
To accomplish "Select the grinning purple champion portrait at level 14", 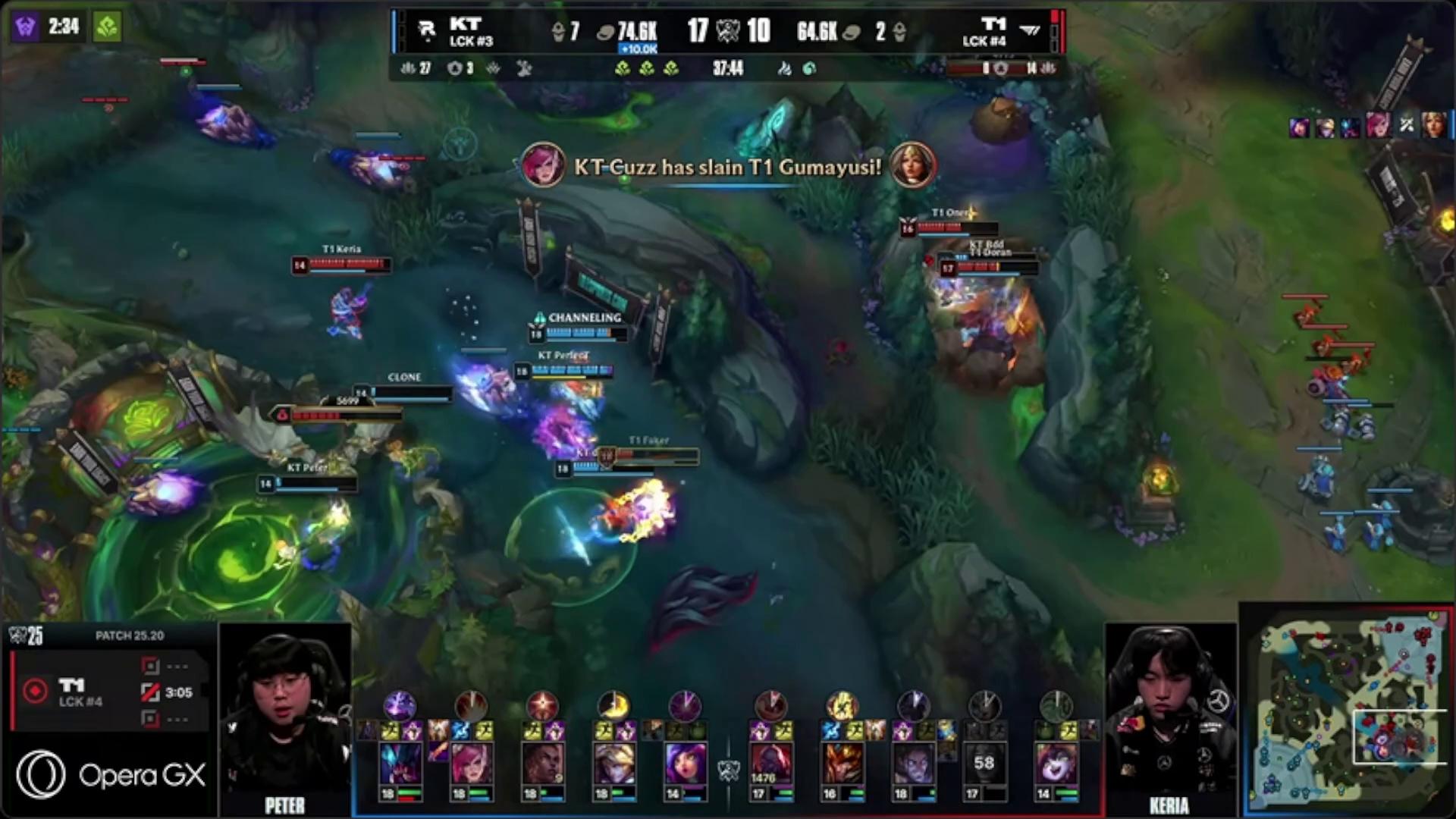I will coord(1055,764).
